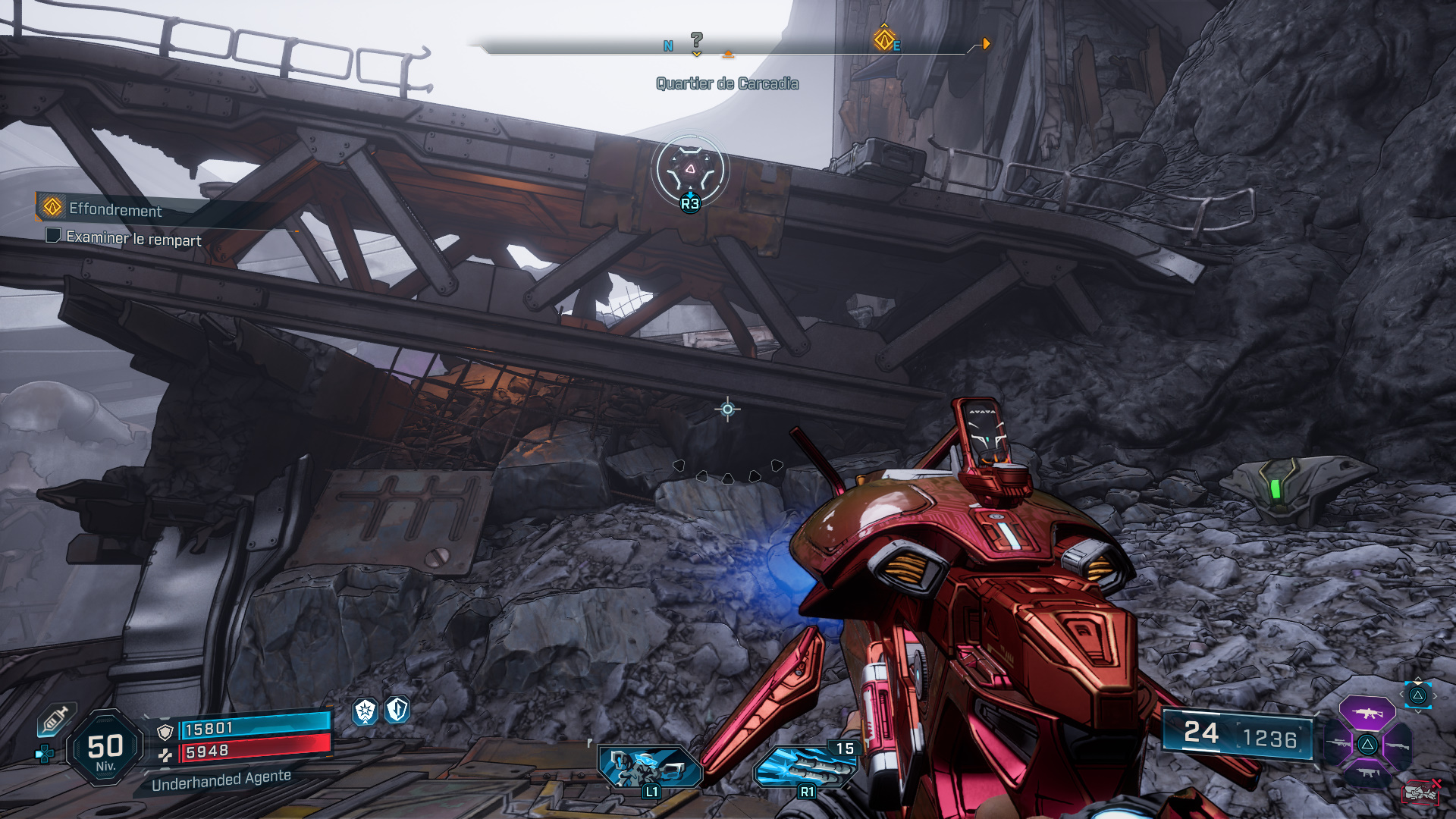Select the SMG in the bottom weapon slot
This screenshot has width=1456, height=819.
coord(1368,772)
